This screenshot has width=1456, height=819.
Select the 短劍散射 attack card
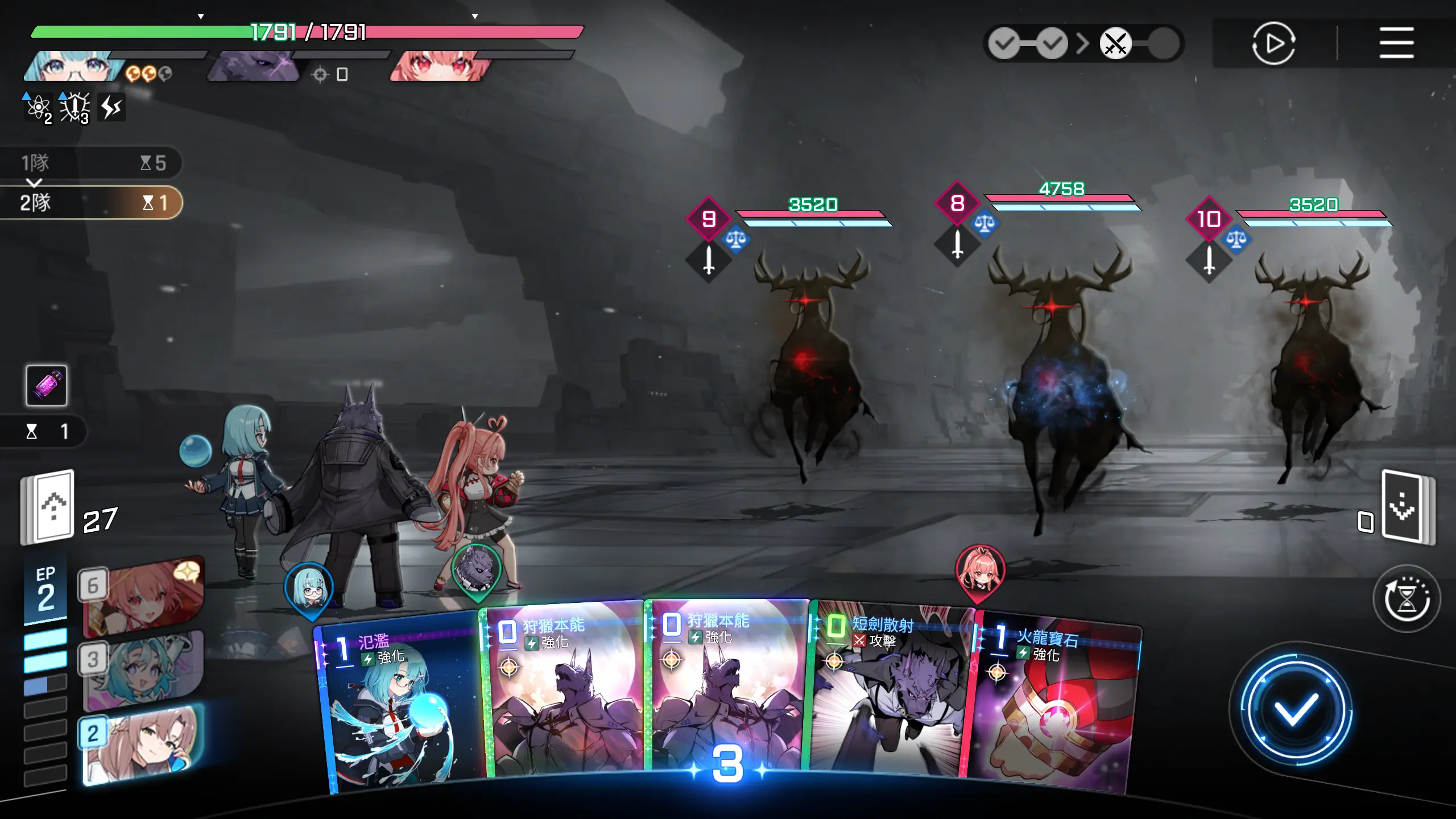887,694
